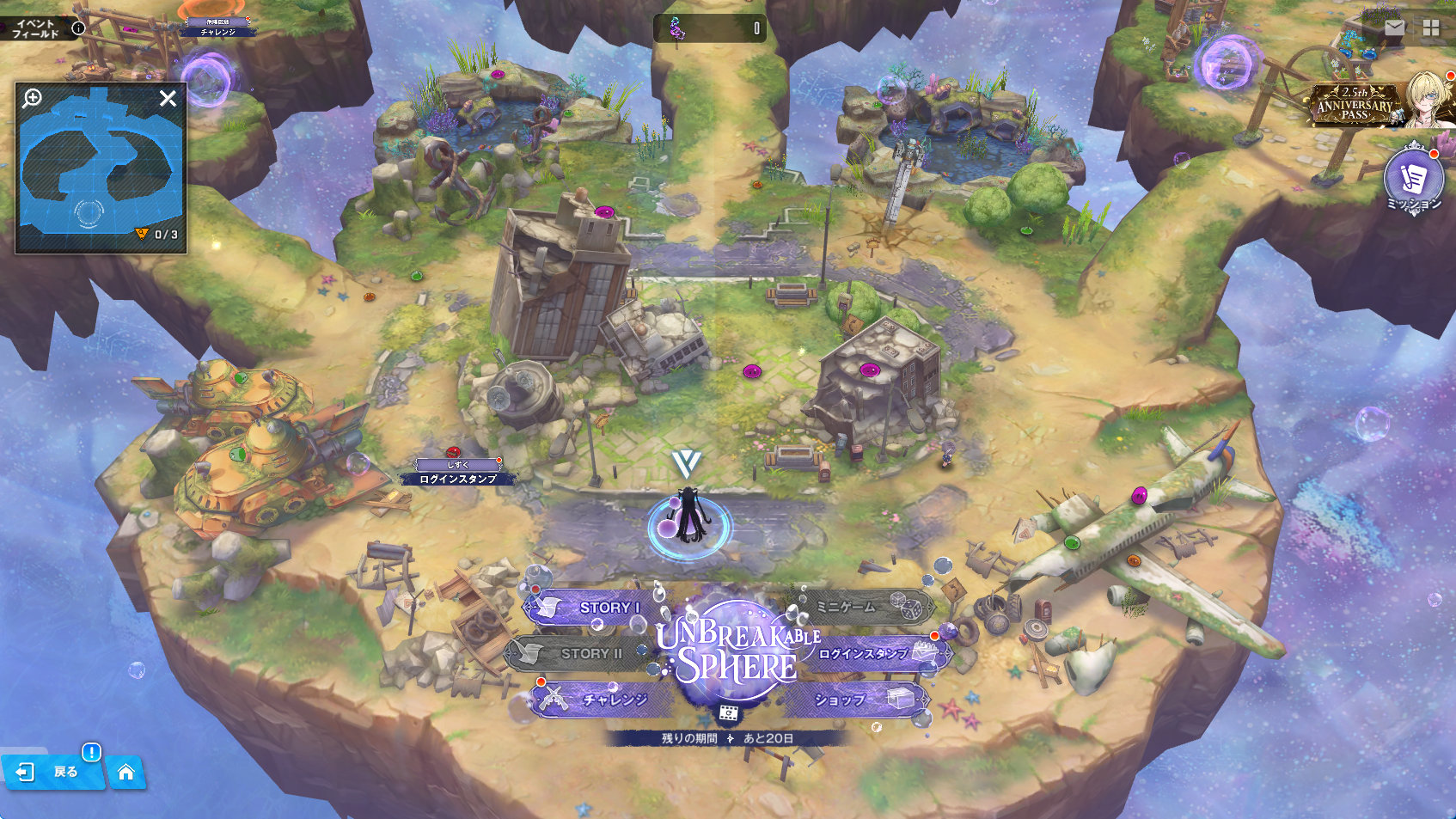Open the mailbox envelope icon
Screen dimensions: 1456x819
[1395, 28]
